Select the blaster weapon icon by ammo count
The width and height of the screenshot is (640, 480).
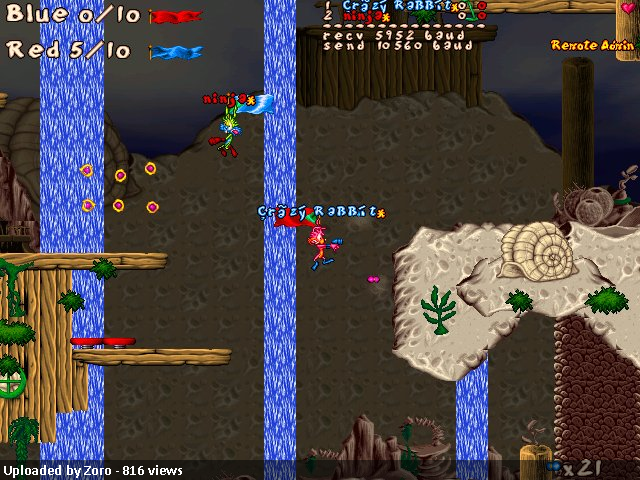553,467
